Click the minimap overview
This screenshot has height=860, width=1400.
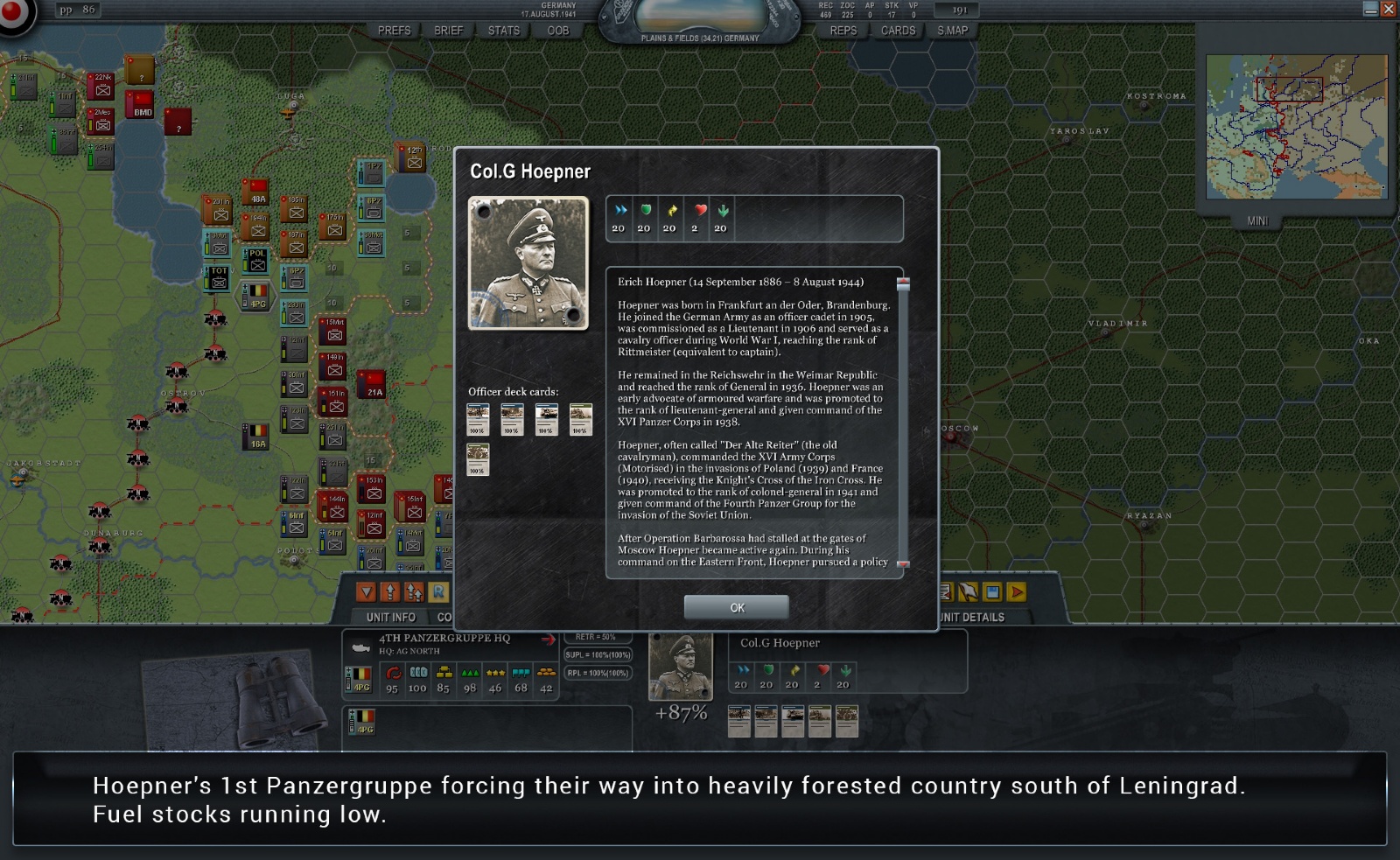point(1296,127)
